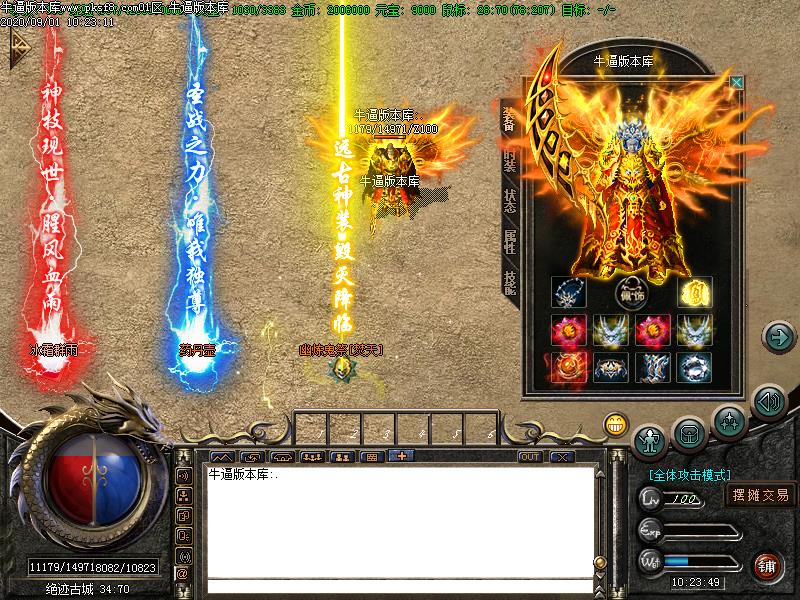This screenshot has width=800, height=600.
Task: Close the character equipment panel
Action: [x=737, y=82]
